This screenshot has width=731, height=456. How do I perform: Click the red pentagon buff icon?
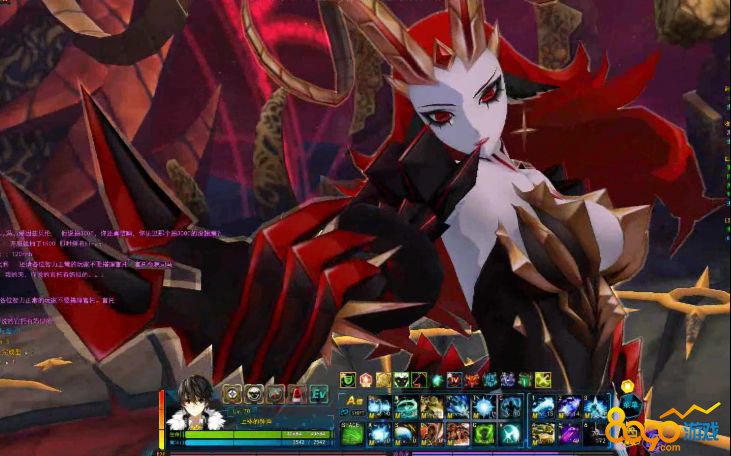pos(366,380)
